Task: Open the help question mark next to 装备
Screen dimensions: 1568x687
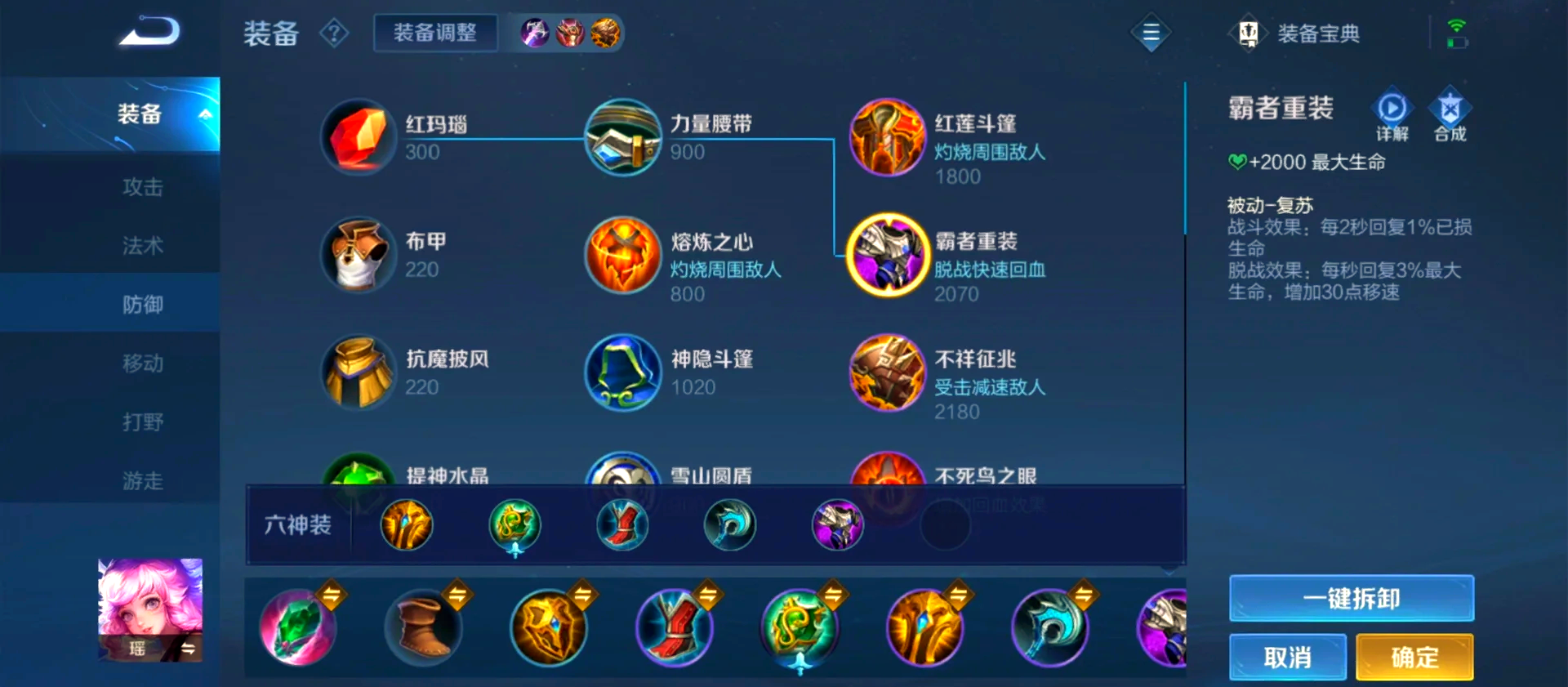Action: [334, 33]
